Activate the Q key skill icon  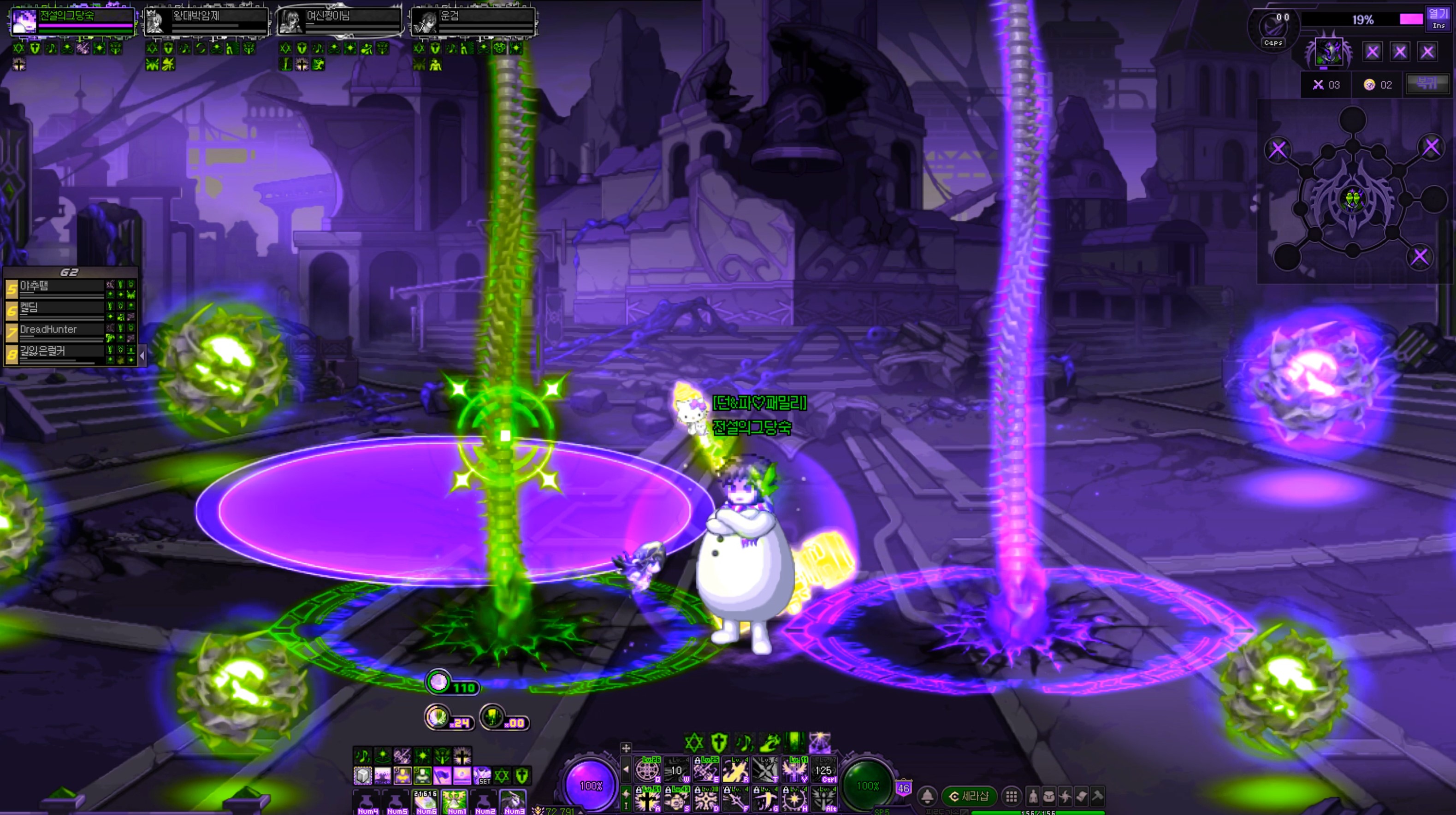click(x=648, y=770)
